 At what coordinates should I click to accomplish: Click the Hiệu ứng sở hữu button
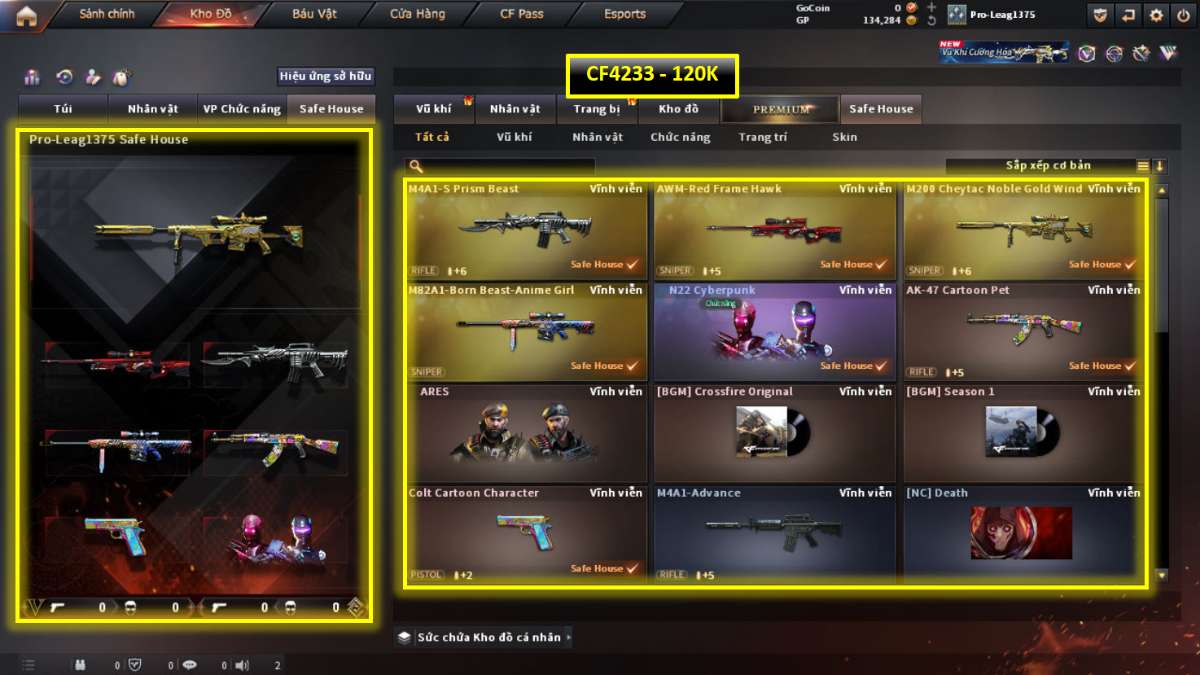pyautogui.click(x=325, y=76)
